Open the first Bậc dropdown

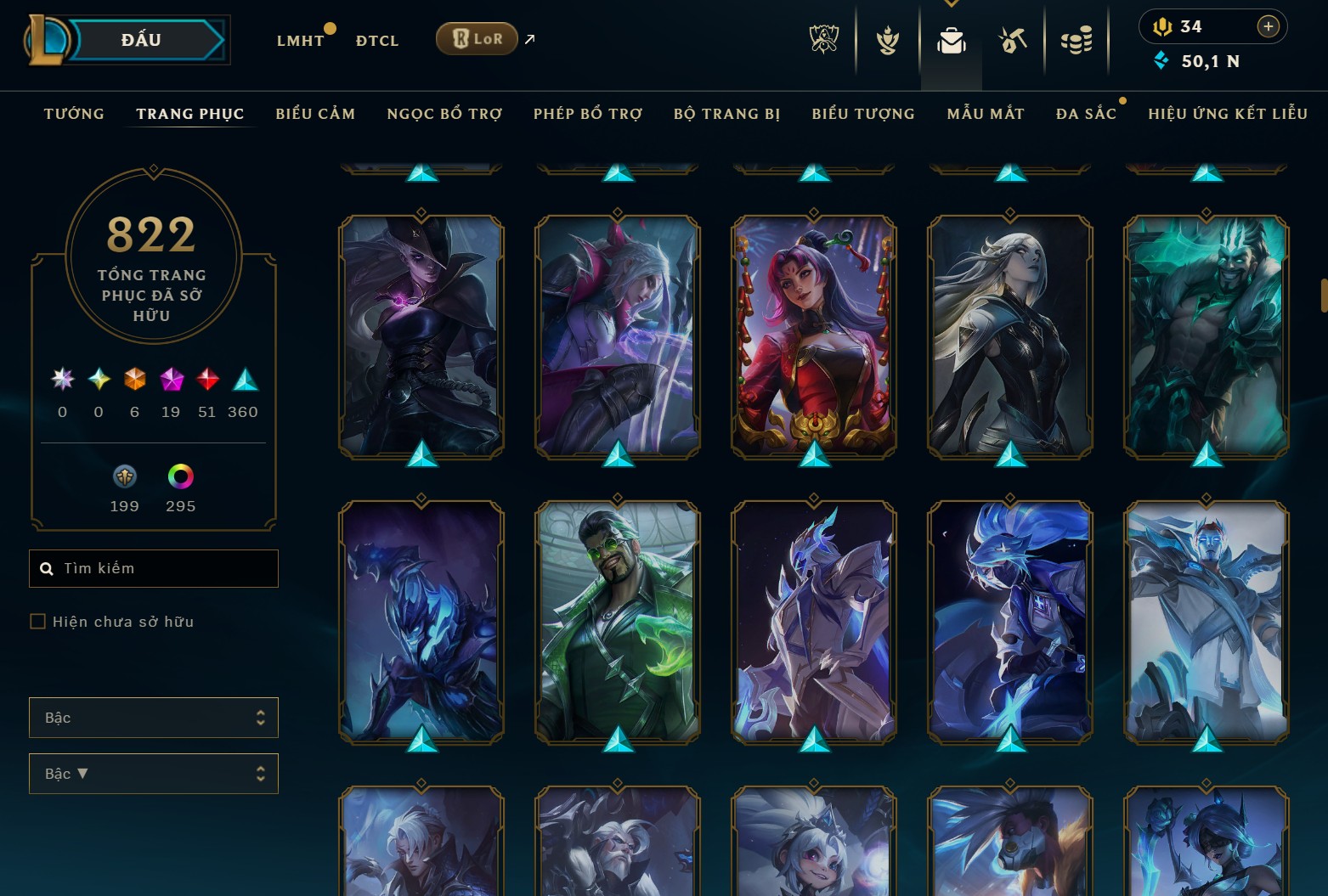154,717
